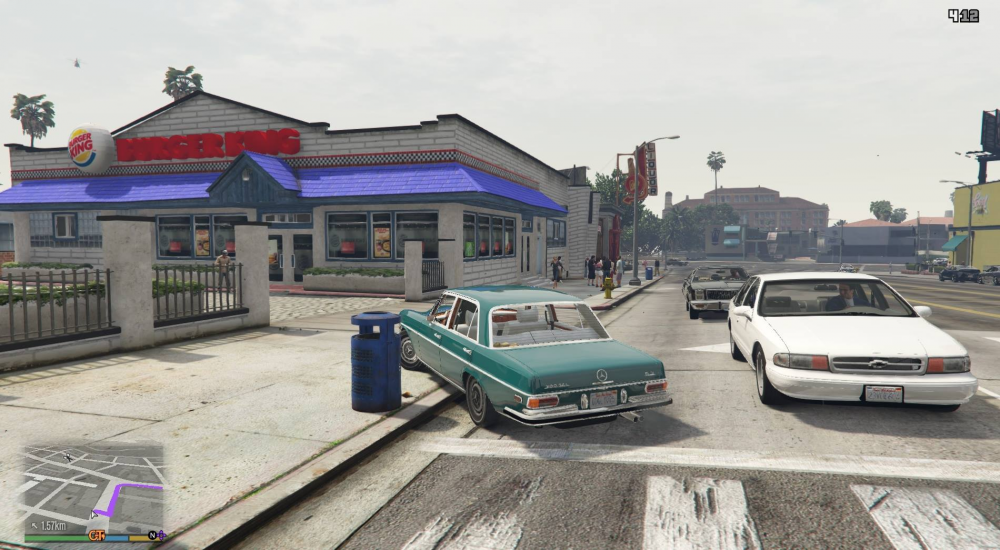The width and height of the screenshot is (1000, 550).
Task: Select the white player arrow on minimap
Action: (x=95, y=515)
